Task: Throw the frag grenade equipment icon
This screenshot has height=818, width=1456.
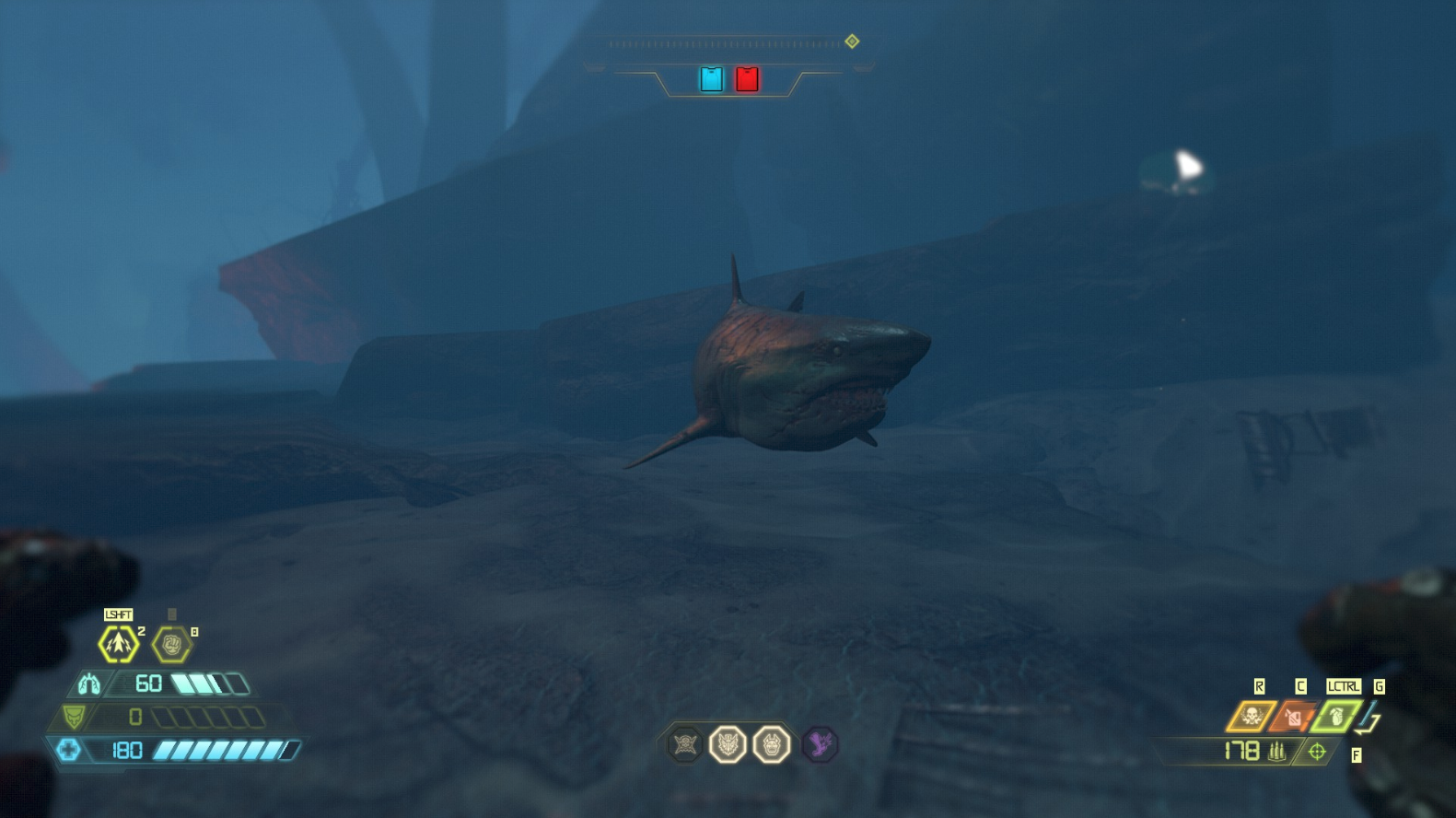Action: pyautogui.click(x=1335, y=717)
